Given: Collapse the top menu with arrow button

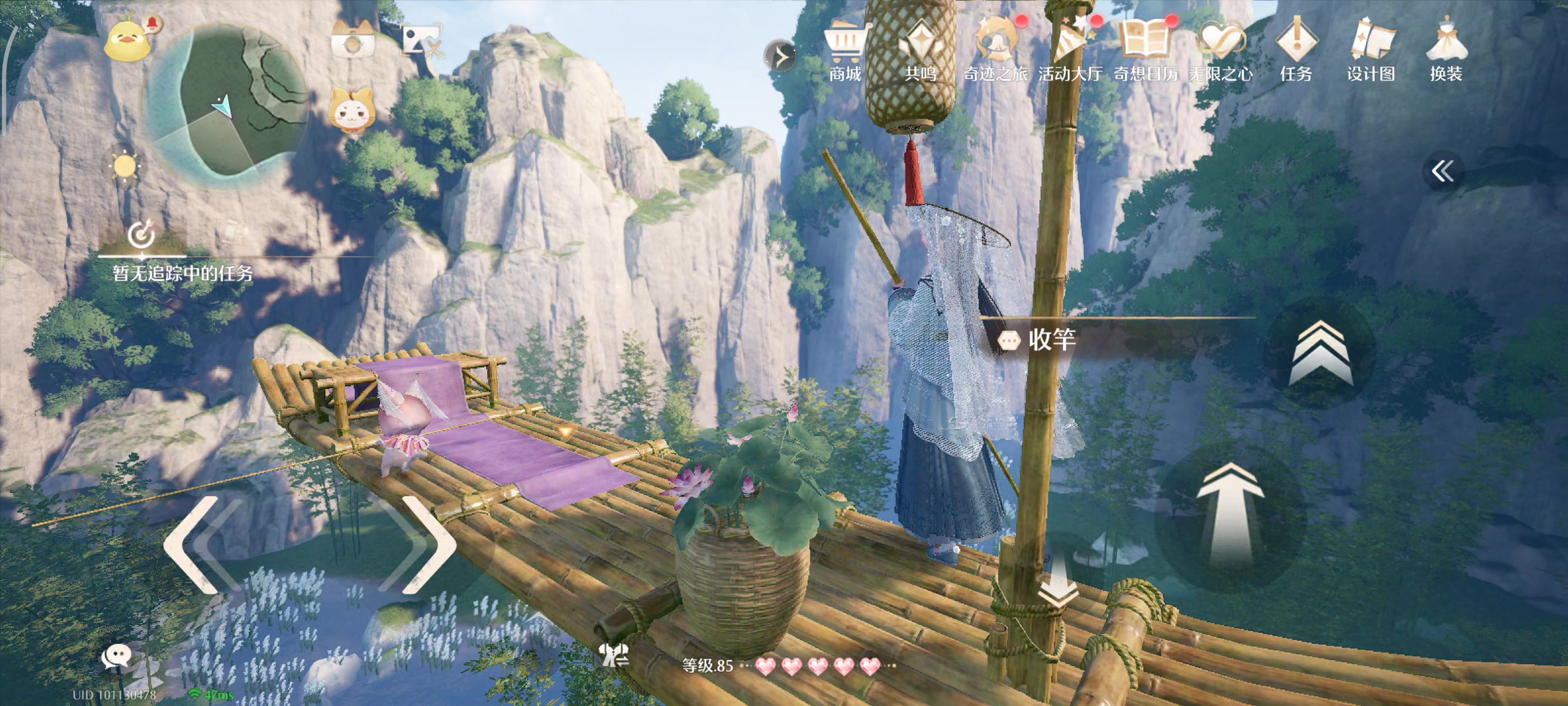Looking at the screenshot, I should coord(780,57).
